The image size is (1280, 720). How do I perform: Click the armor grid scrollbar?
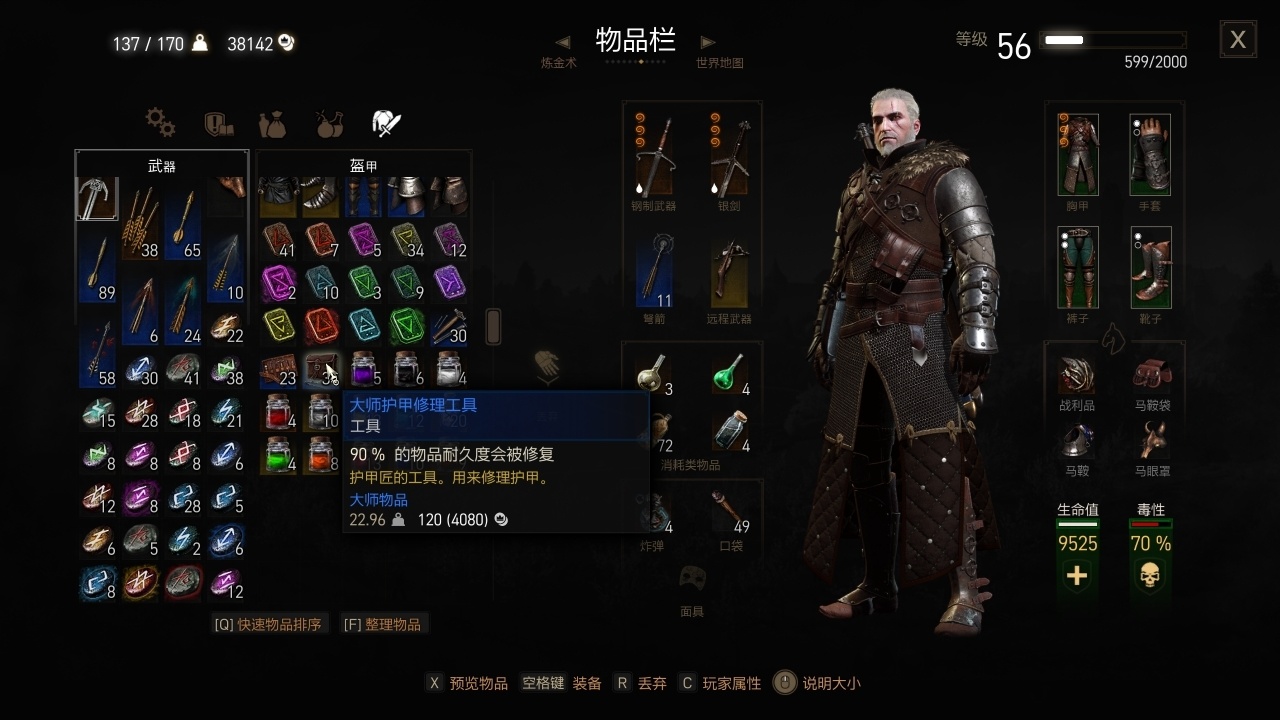(x=492, y=327)
